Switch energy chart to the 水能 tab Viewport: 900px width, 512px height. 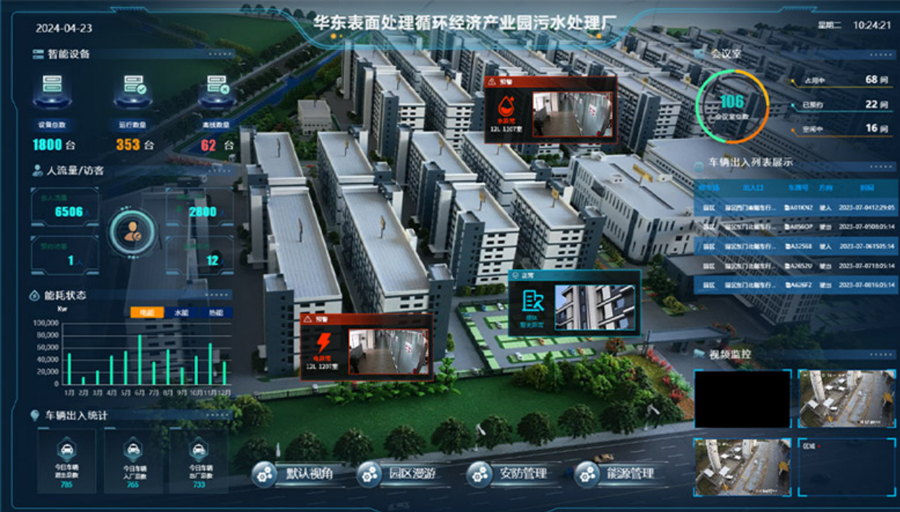[x=182, y=312]
